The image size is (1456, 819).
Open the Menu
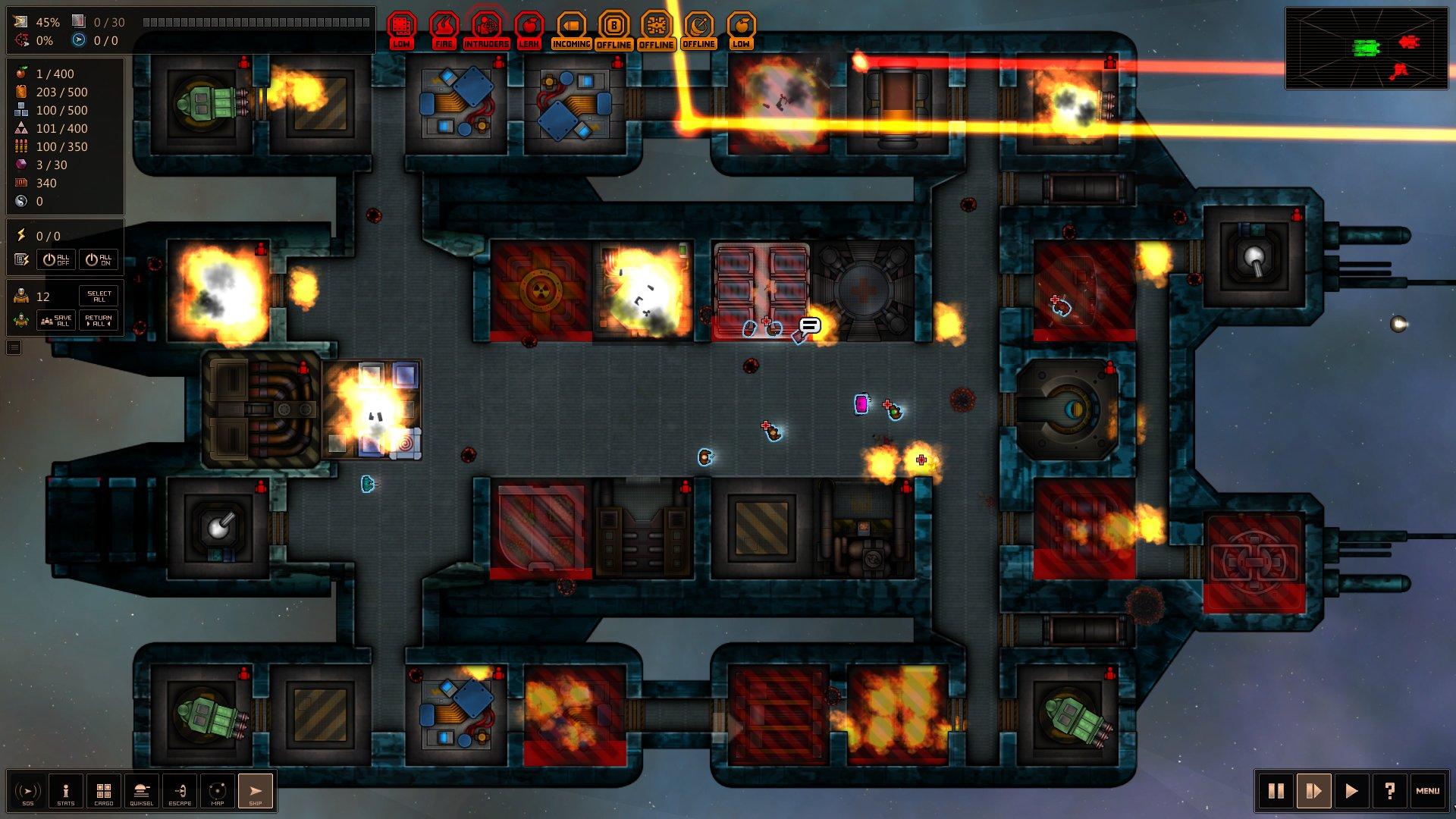tap(1427, 792)
